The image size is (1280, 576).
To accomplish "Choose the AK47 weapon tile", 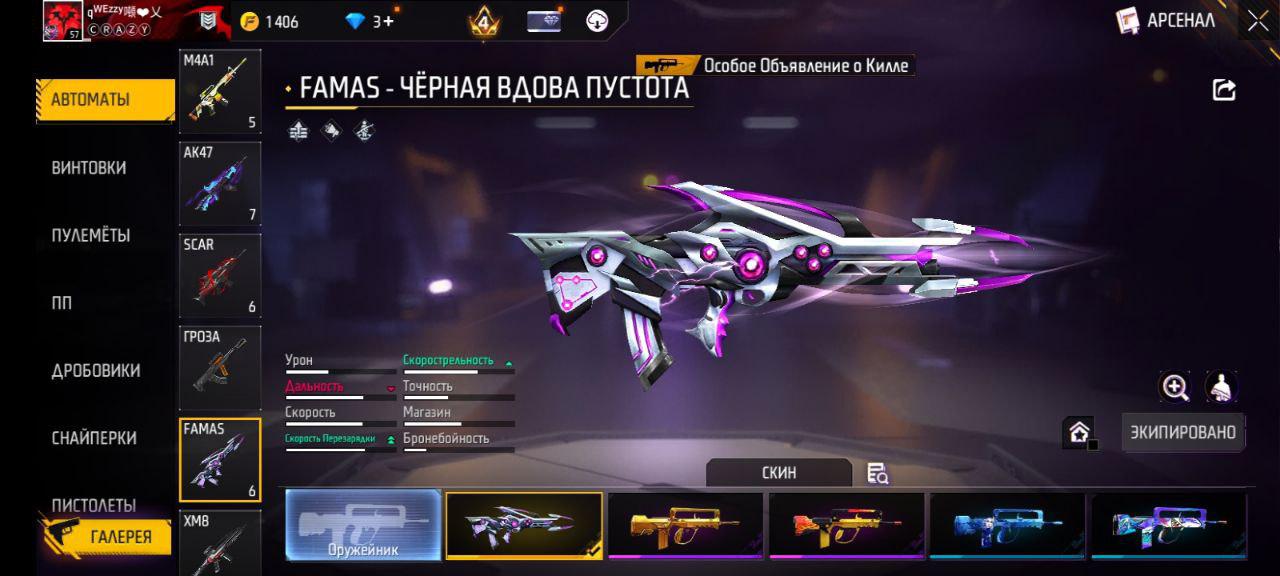I will click(x=220, y=184).
